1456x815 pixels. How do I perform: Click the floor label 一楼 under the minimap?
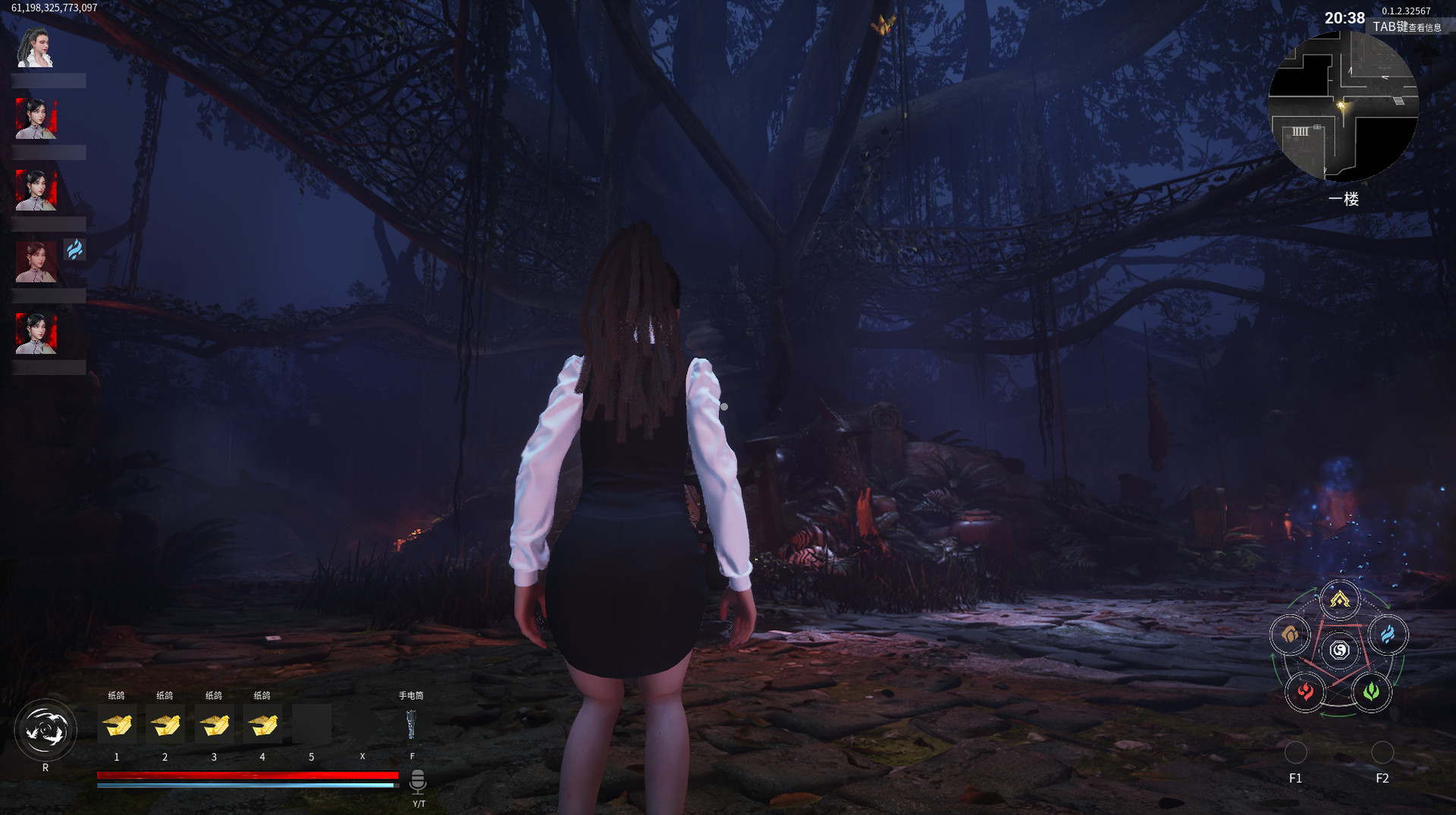[x=1344, y=199]
